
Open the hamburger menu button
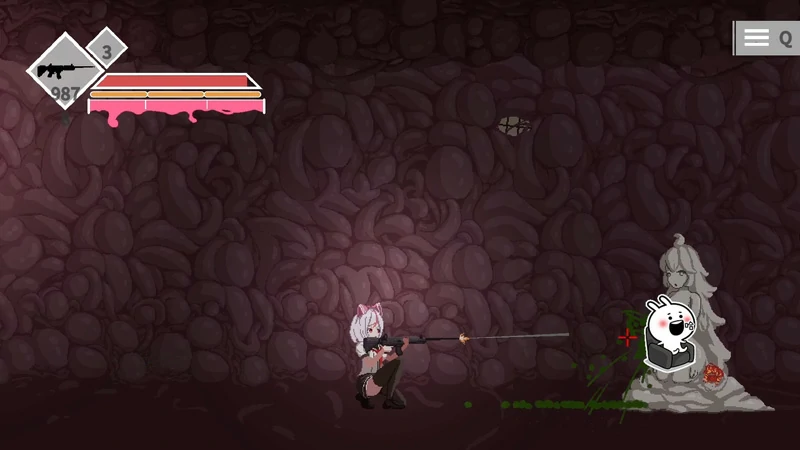pyautogui.click(x=757, y=38)
